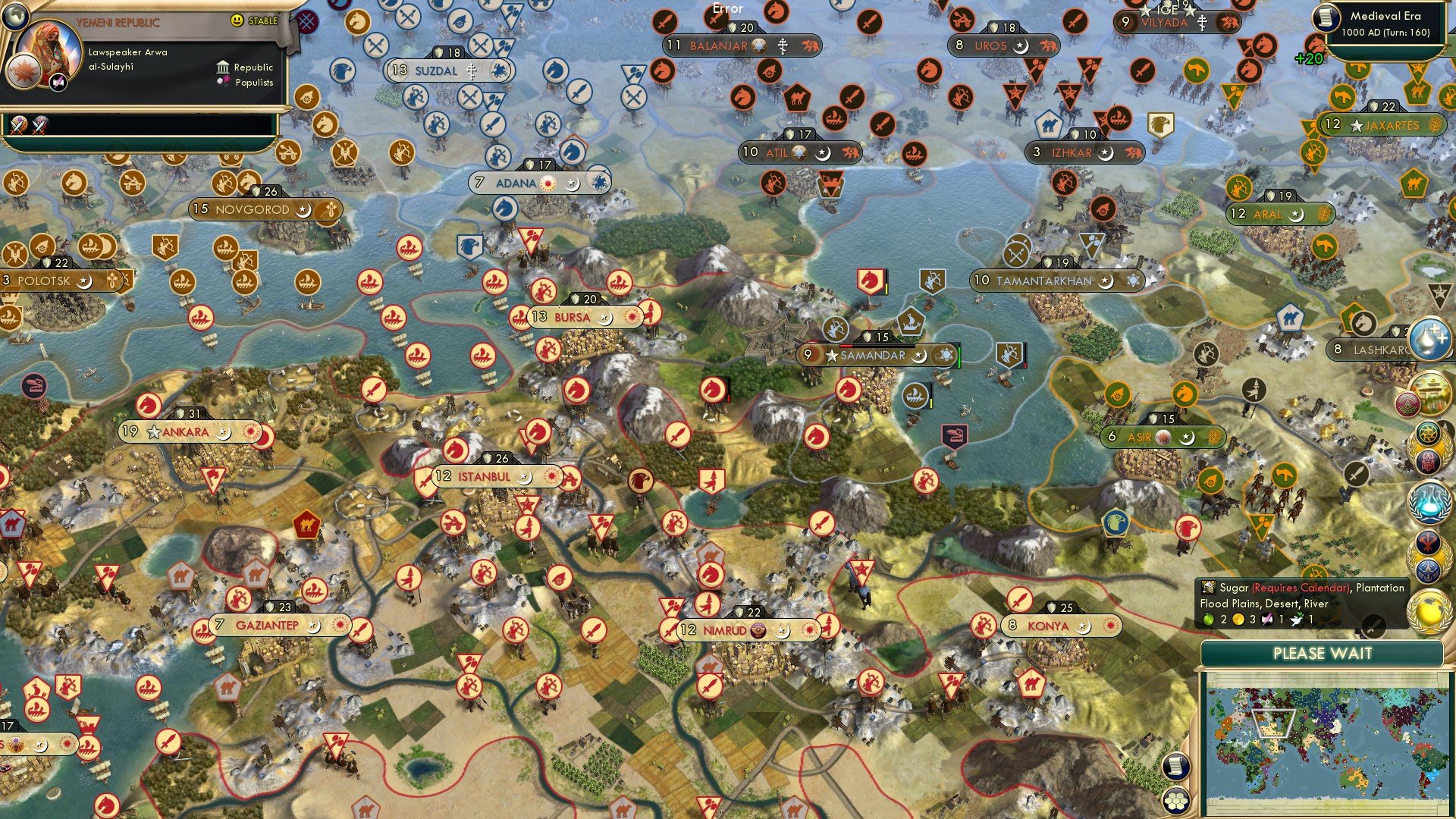Open the blue science flask notification
Image resolution: width=1456 pixels, height=819 pixels.
click(1431, 503)
